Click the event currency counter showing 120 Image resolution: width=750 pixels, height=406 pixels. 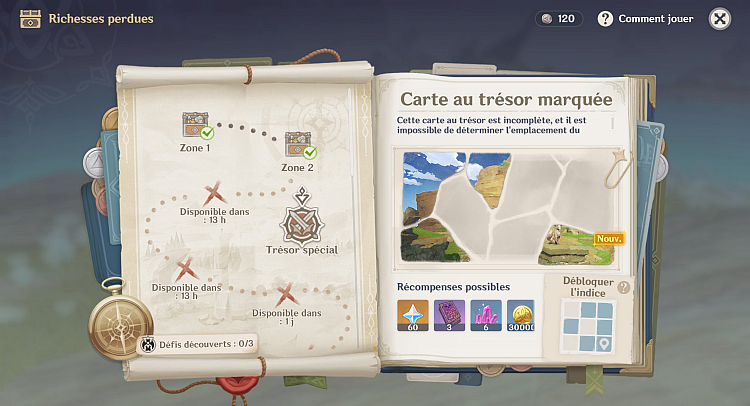pyautogui.click(x=557, y=19)
